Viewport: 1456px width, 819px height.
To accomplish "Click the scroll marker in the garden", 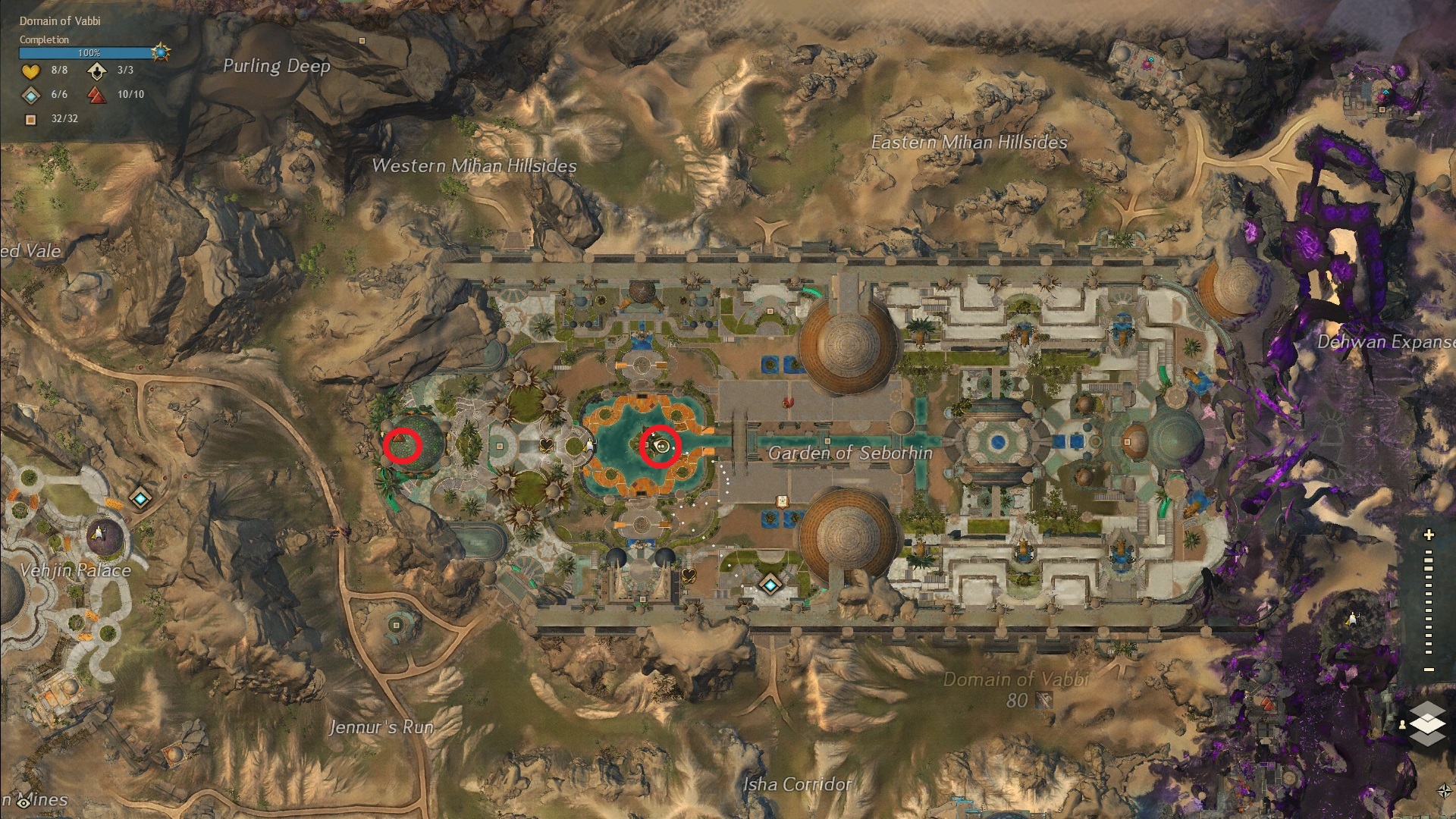I will coord(782,501).
